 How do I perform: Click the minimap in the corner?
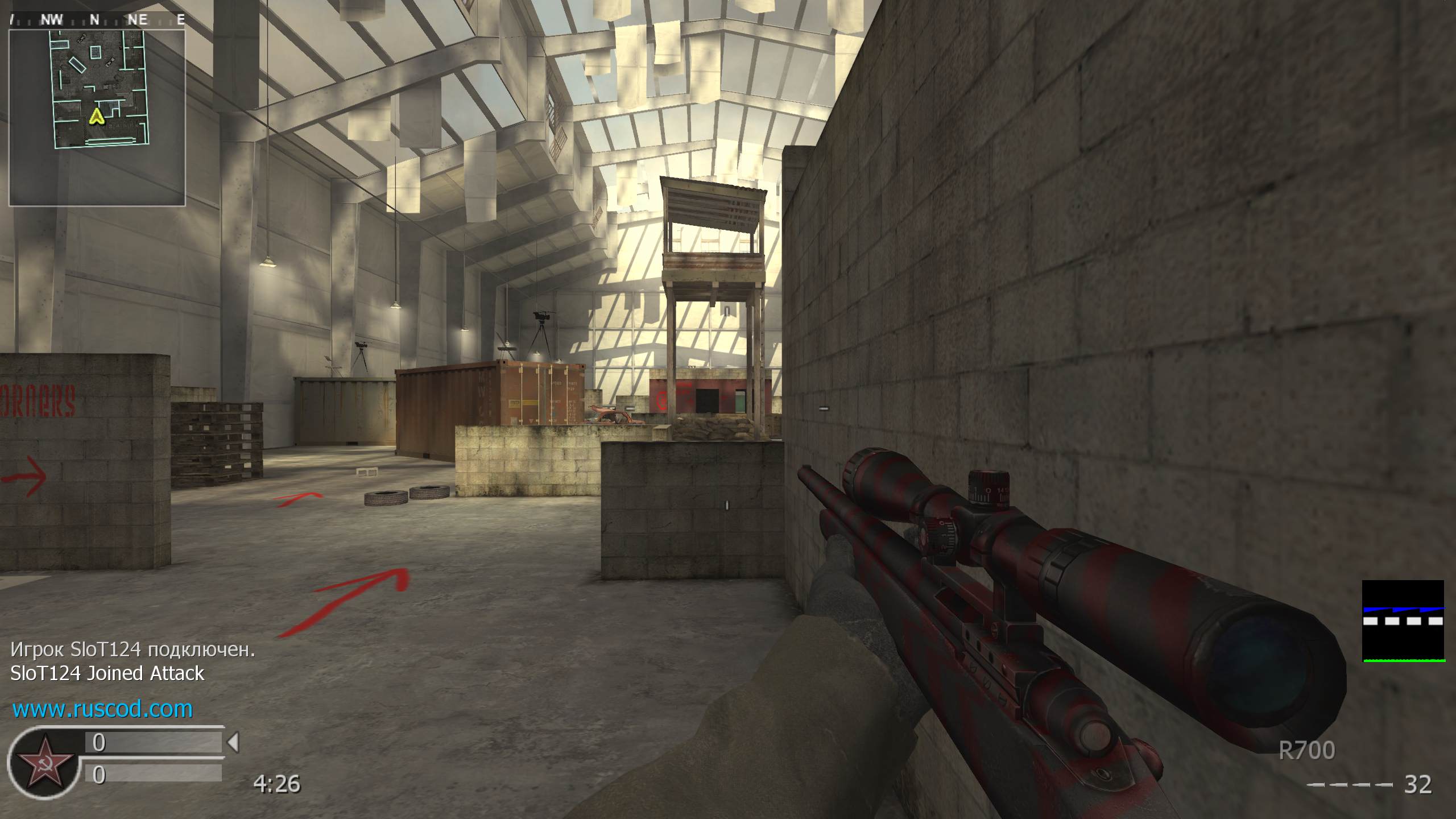(x=97, y=117)
